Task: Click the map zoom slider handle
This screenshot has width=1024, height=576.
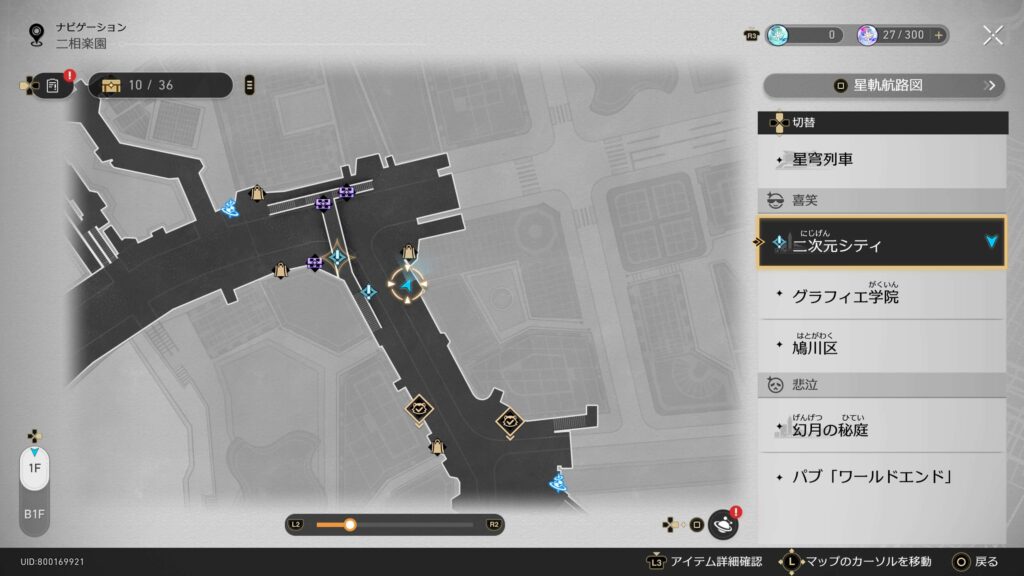Action: point(350,524)
